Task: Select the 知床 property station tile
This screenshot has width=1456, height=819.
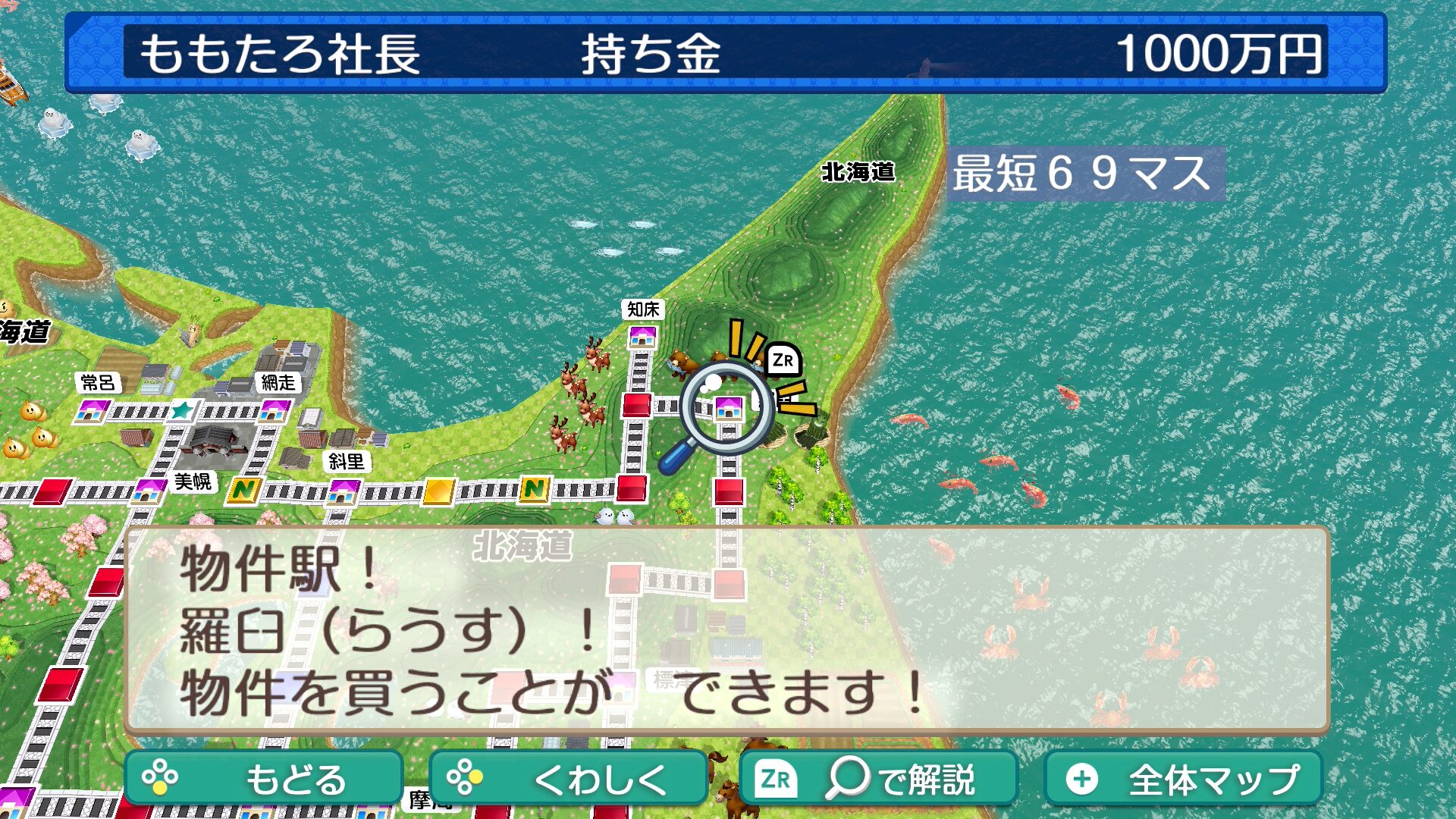Action: tap(642, 337)
